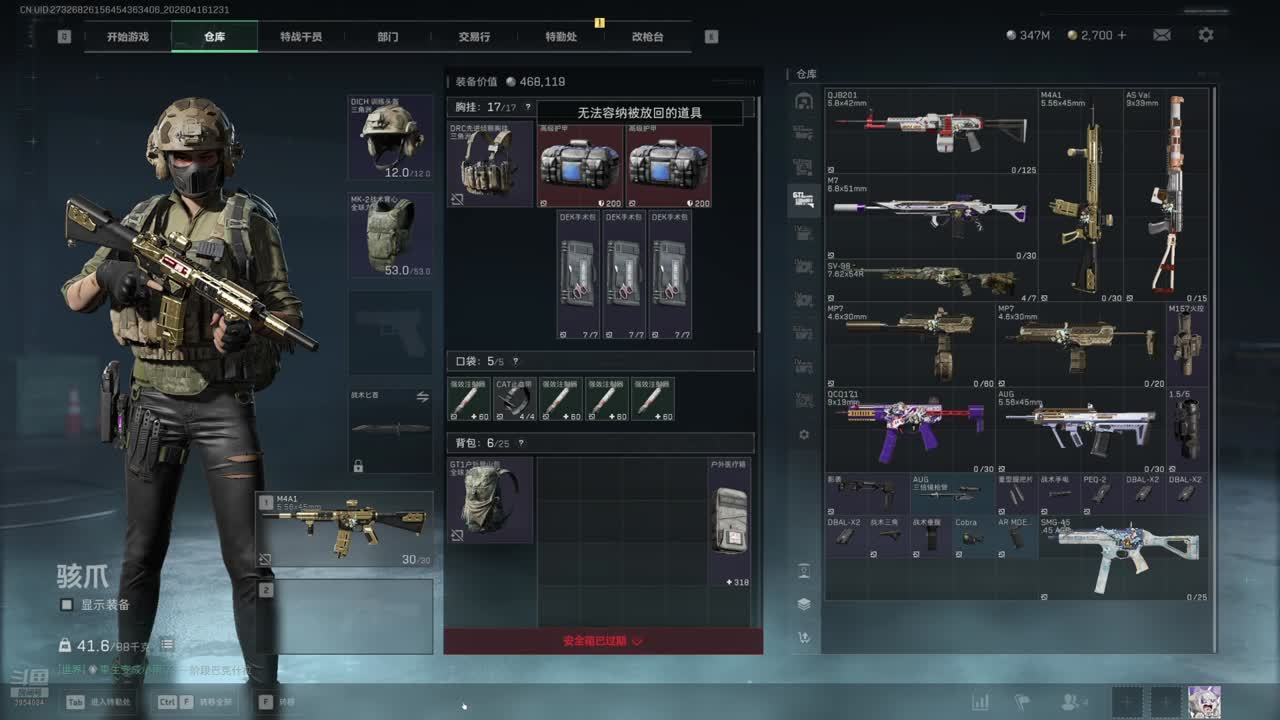
Task: Open the 特战干员 tab
Action: 301,37
